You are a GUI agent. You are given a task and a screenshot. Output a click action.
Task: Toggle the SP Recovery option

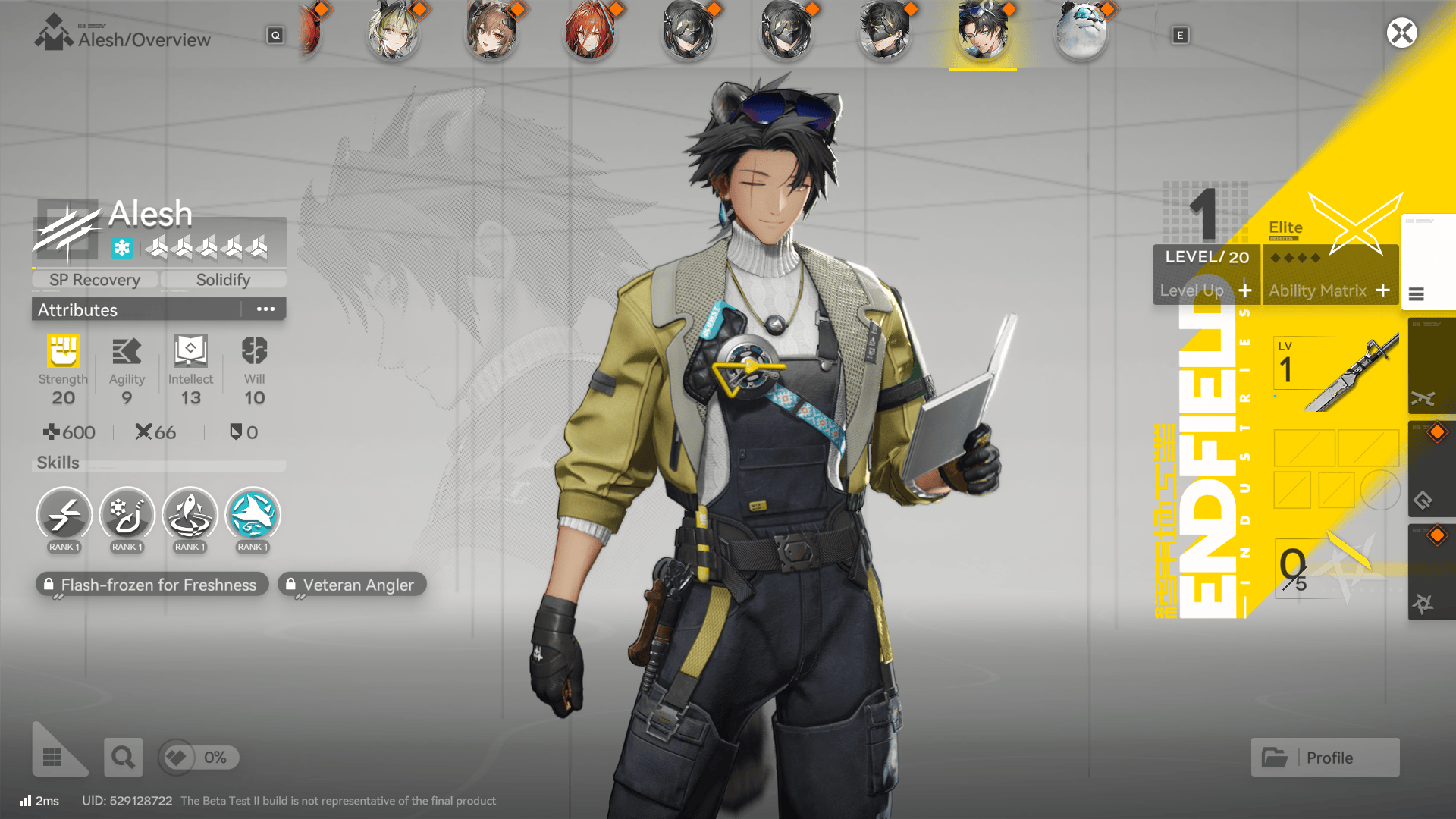click(93, 279)
